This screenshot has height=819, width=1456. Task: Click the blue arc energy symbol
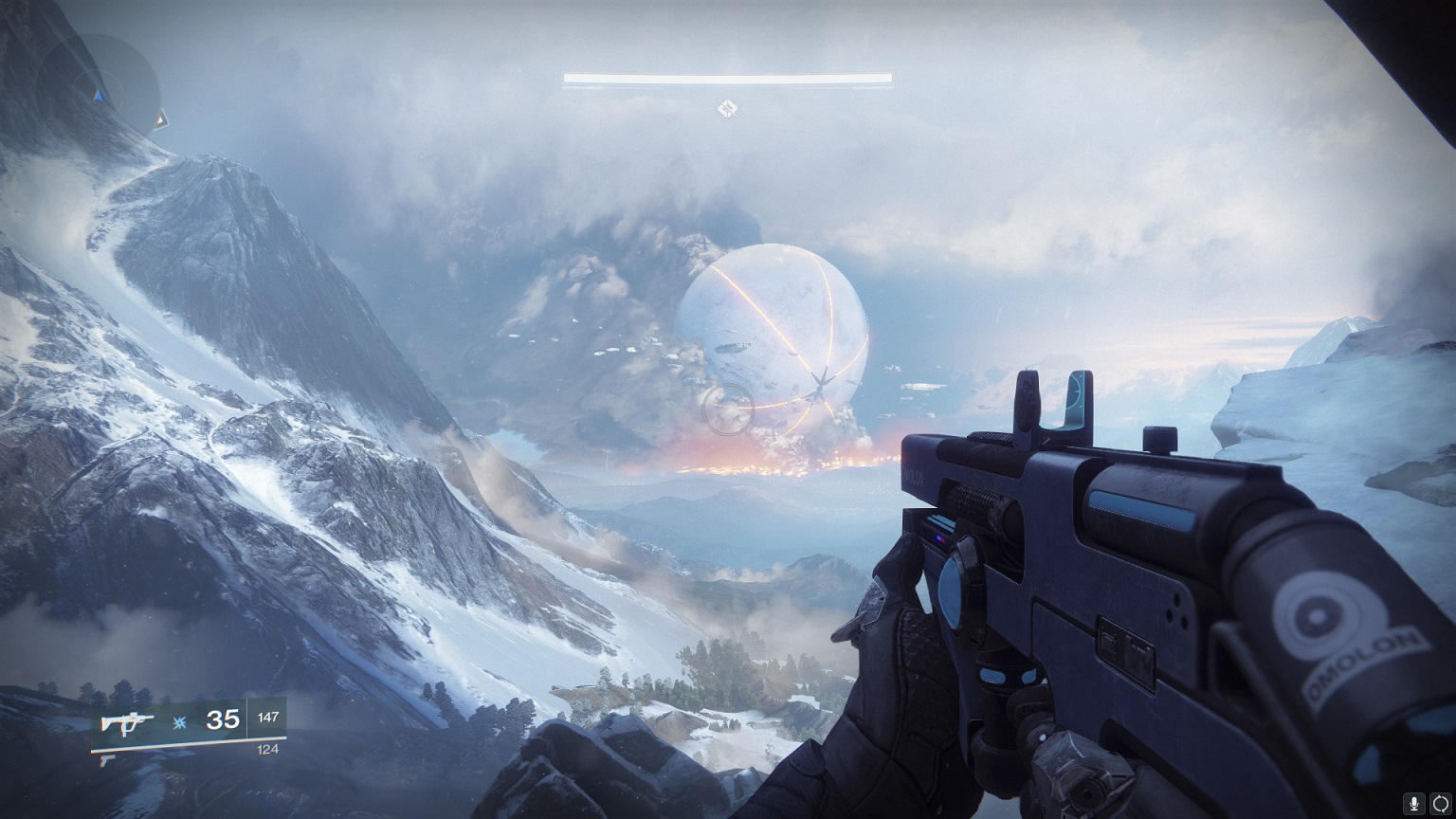click(179, 723)
